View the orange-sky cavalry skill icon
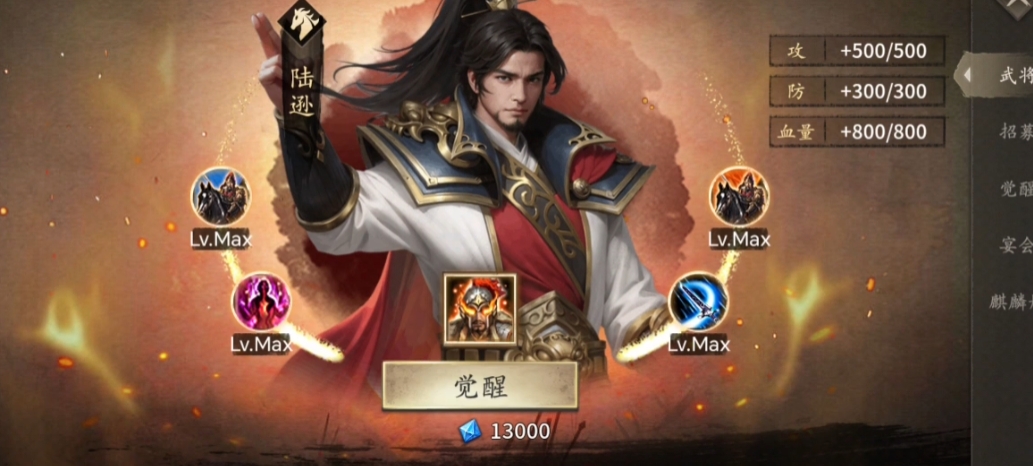The width and height of the screenshot is (1033, 466). tap(739, 196)
